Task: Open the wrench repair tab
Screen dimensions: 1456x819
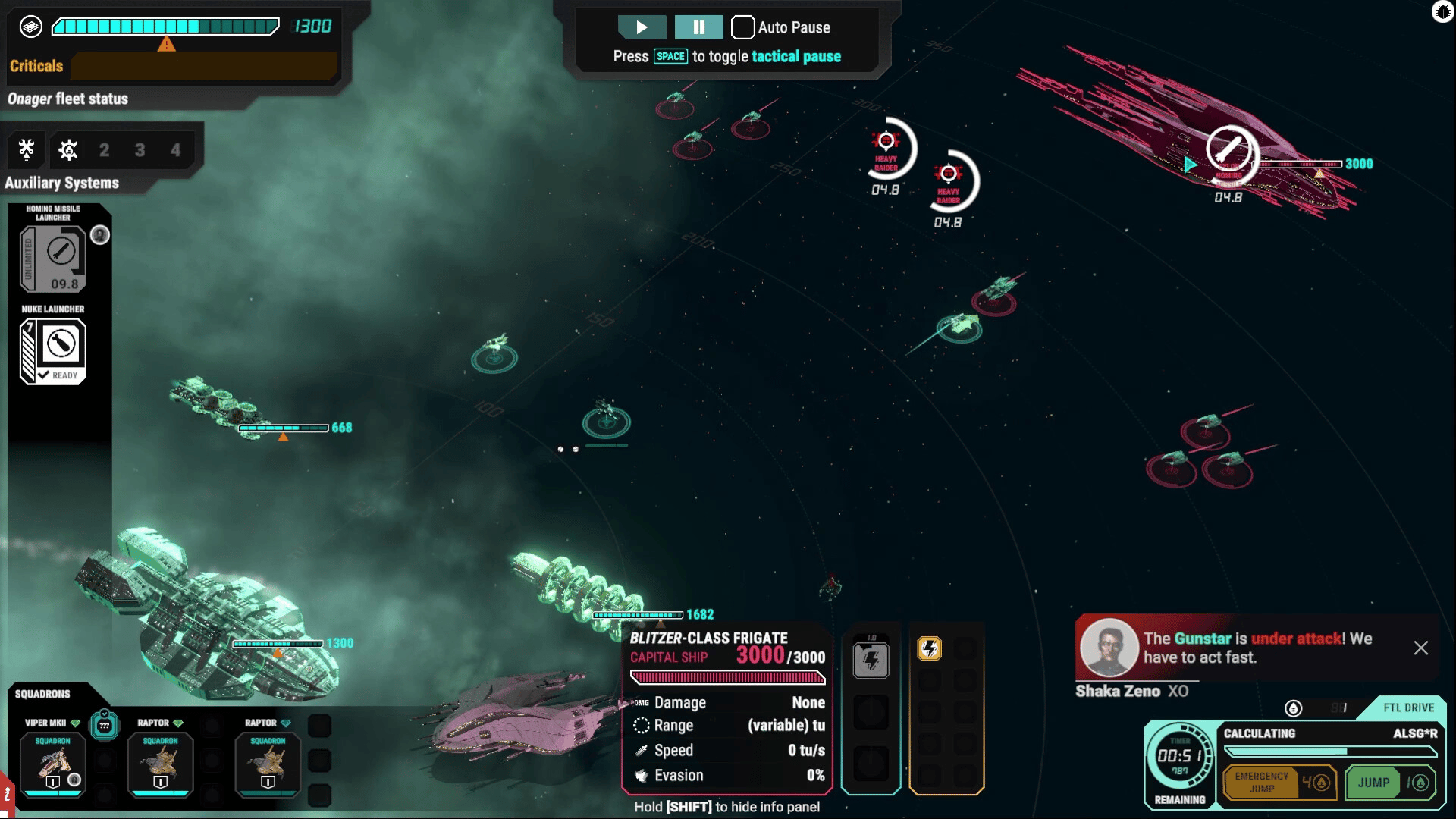Action: point(27,149)
